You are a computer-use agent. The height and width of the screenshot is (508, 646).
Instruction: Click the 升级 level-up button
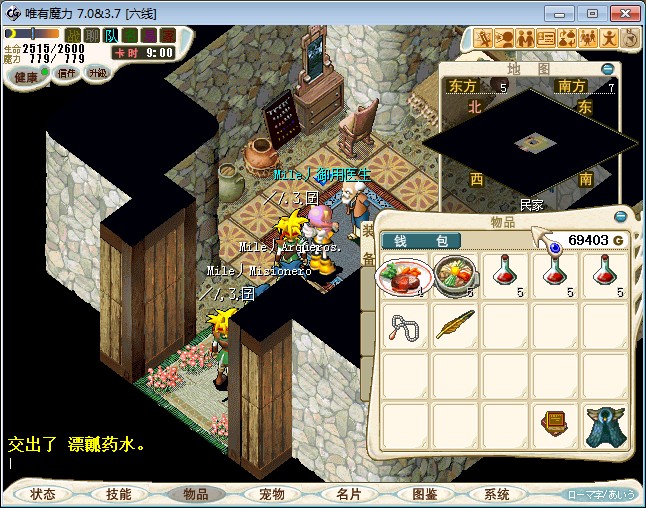point(97,74)
